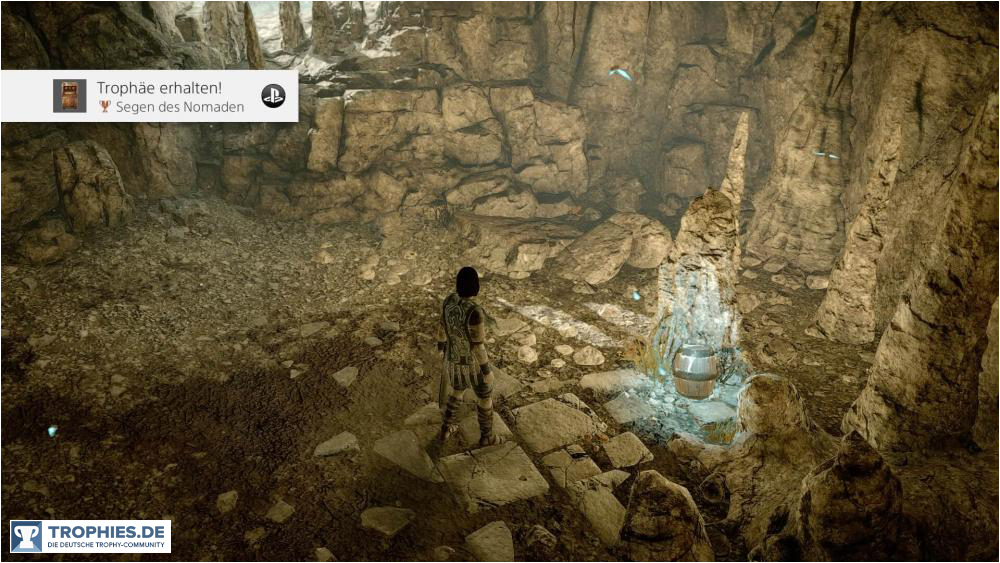Open the Trophies.de watermark logo
The image size is (1000, 563).
pos(91,536)
